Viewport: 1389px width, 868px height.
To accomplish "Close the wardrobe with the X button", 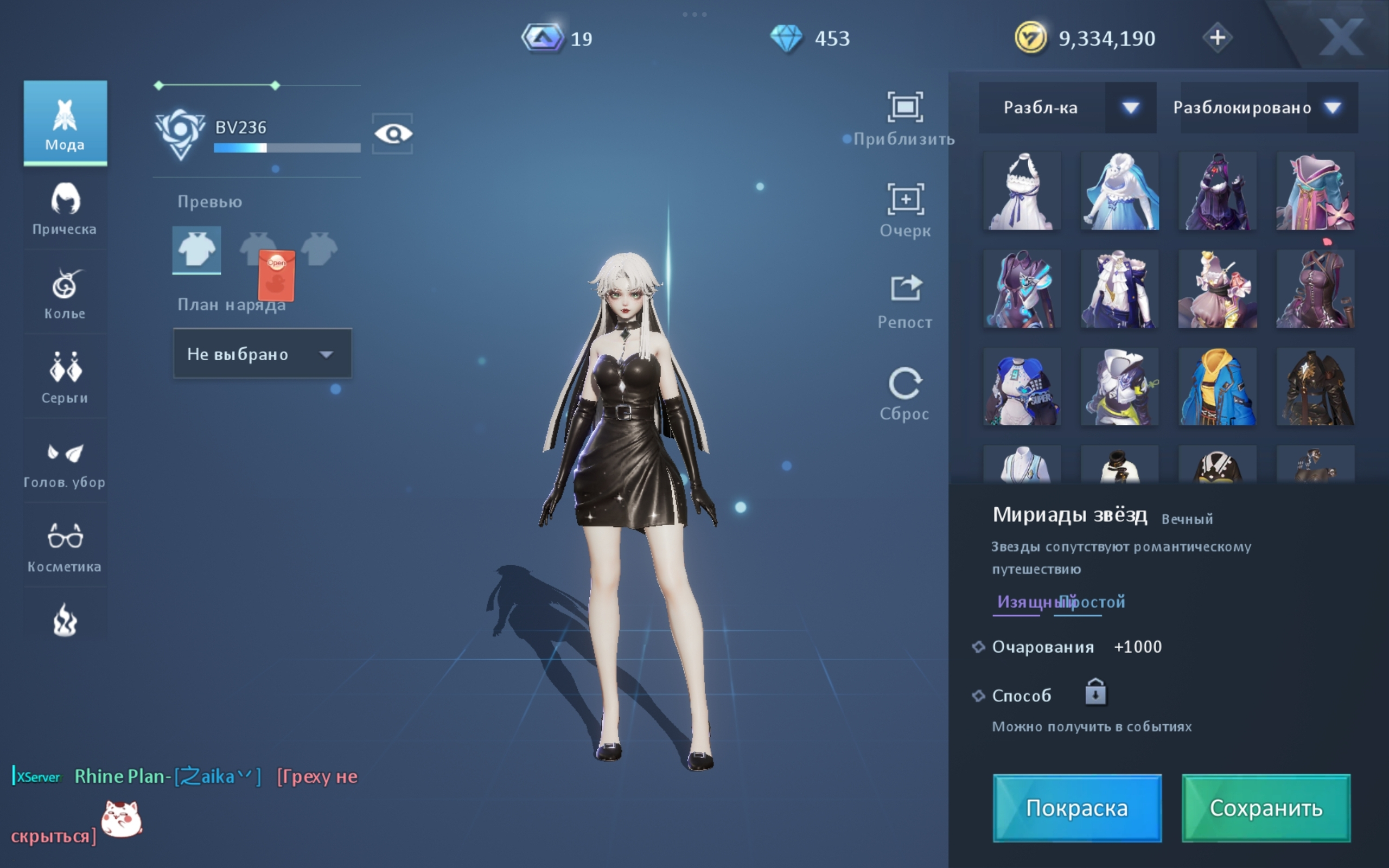I will pos(1341,38).
